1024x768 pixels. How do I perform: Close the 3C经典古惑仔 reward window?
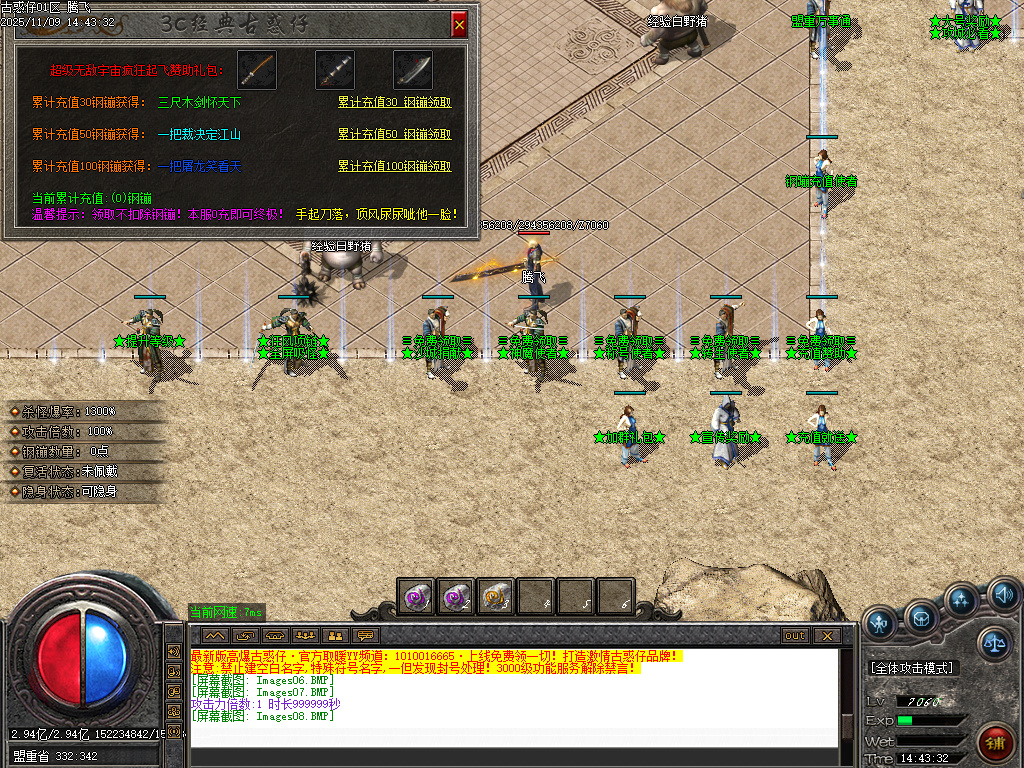[459, 24]
